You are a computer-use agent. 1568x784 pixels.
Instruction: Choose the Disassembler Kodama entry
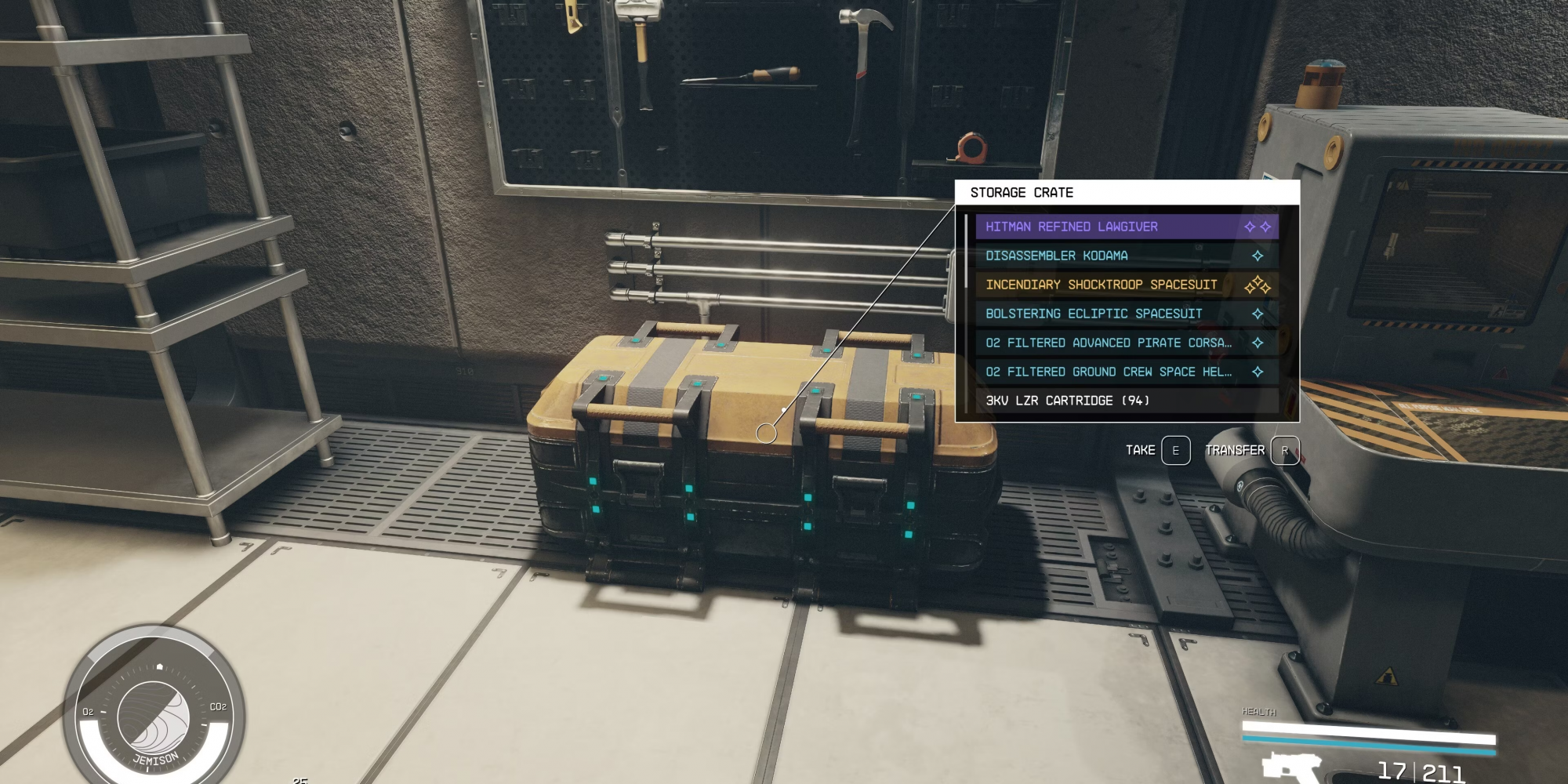pos(1126,256)
